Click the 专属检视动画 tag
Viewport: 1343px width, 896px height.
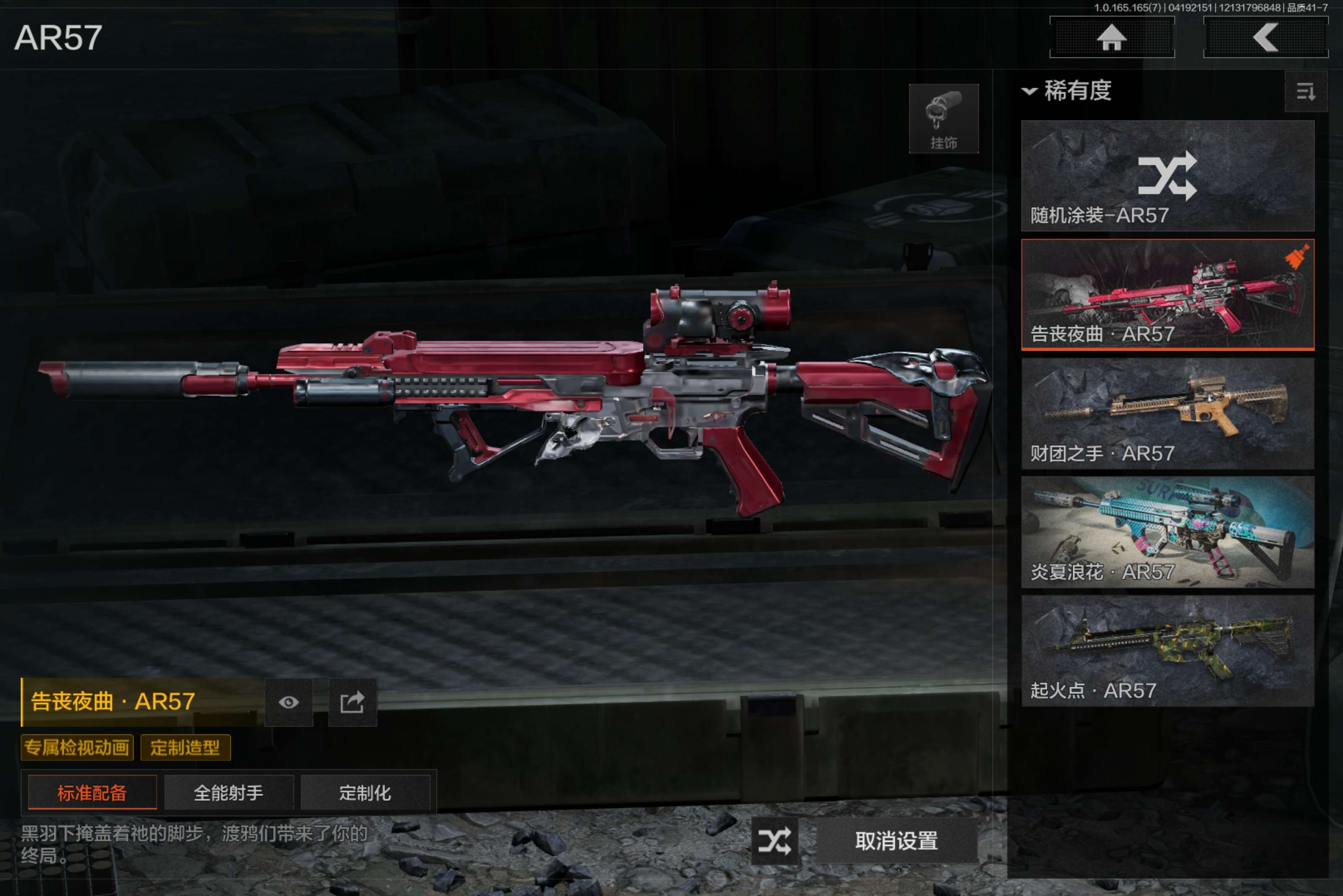77,748
